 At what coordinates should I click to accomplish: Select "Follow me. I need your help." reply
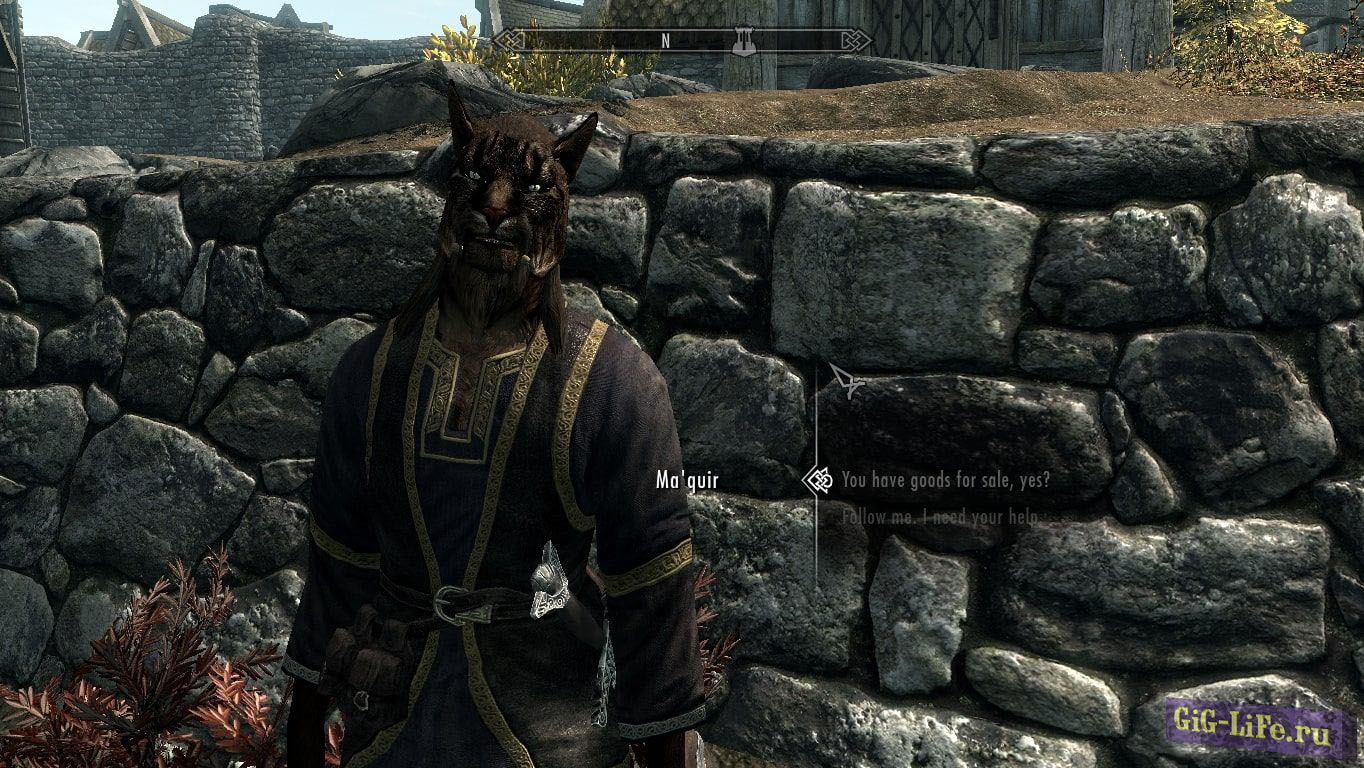coord(939,518)
